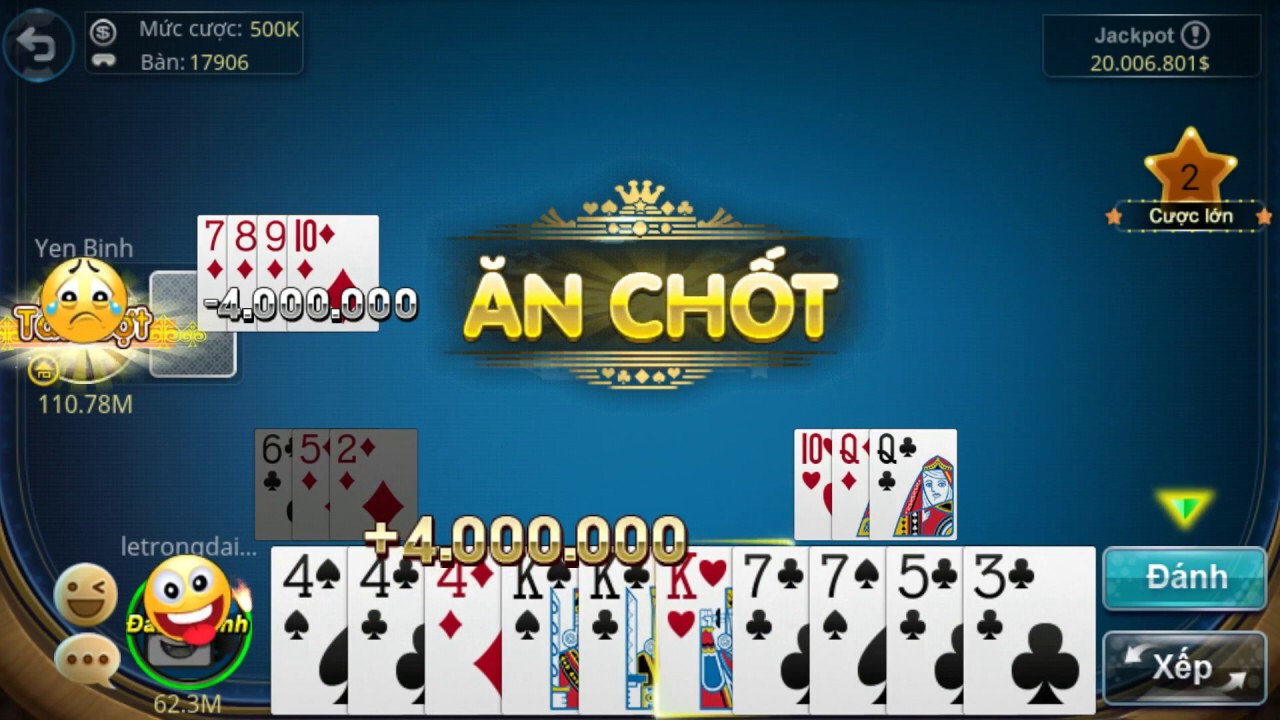The width and height of the screenshot is (1280, 720).
Task: Tap the back arrow to leave the table
Action: [37, 45]
